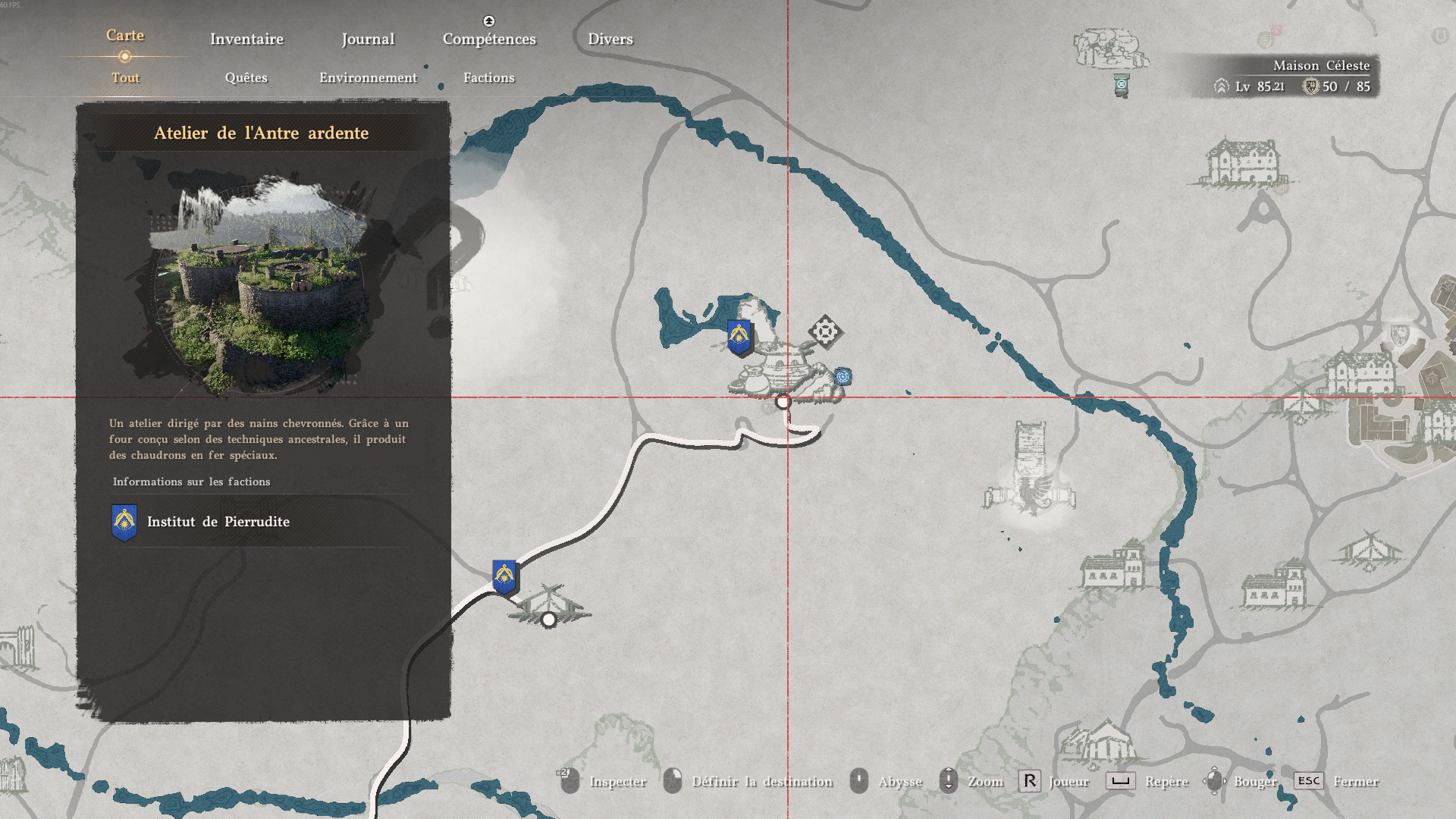Choose the Environnement map filter

368,77
